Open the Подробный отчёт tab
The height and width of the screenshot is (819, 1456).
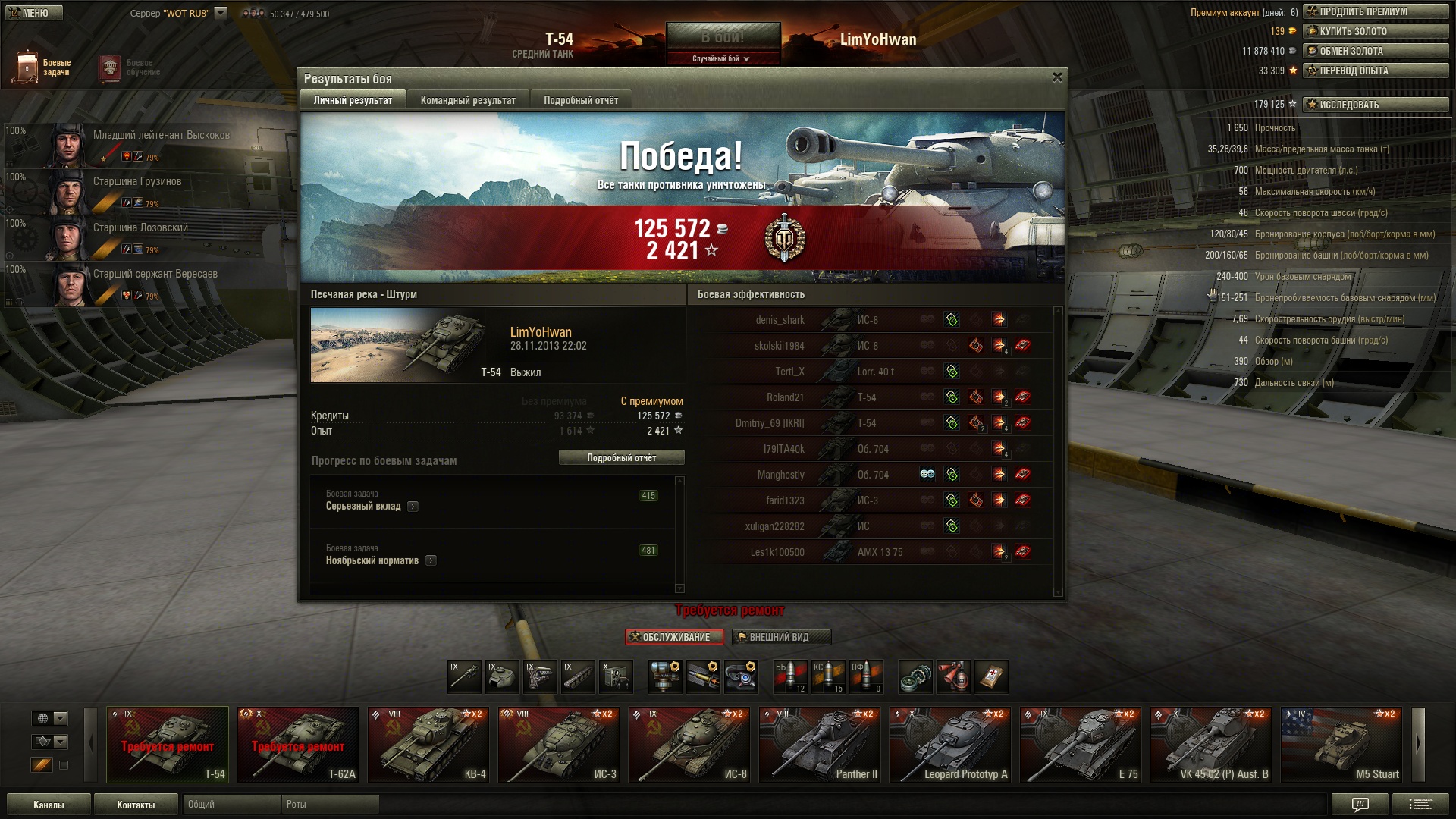coord(580,100)
